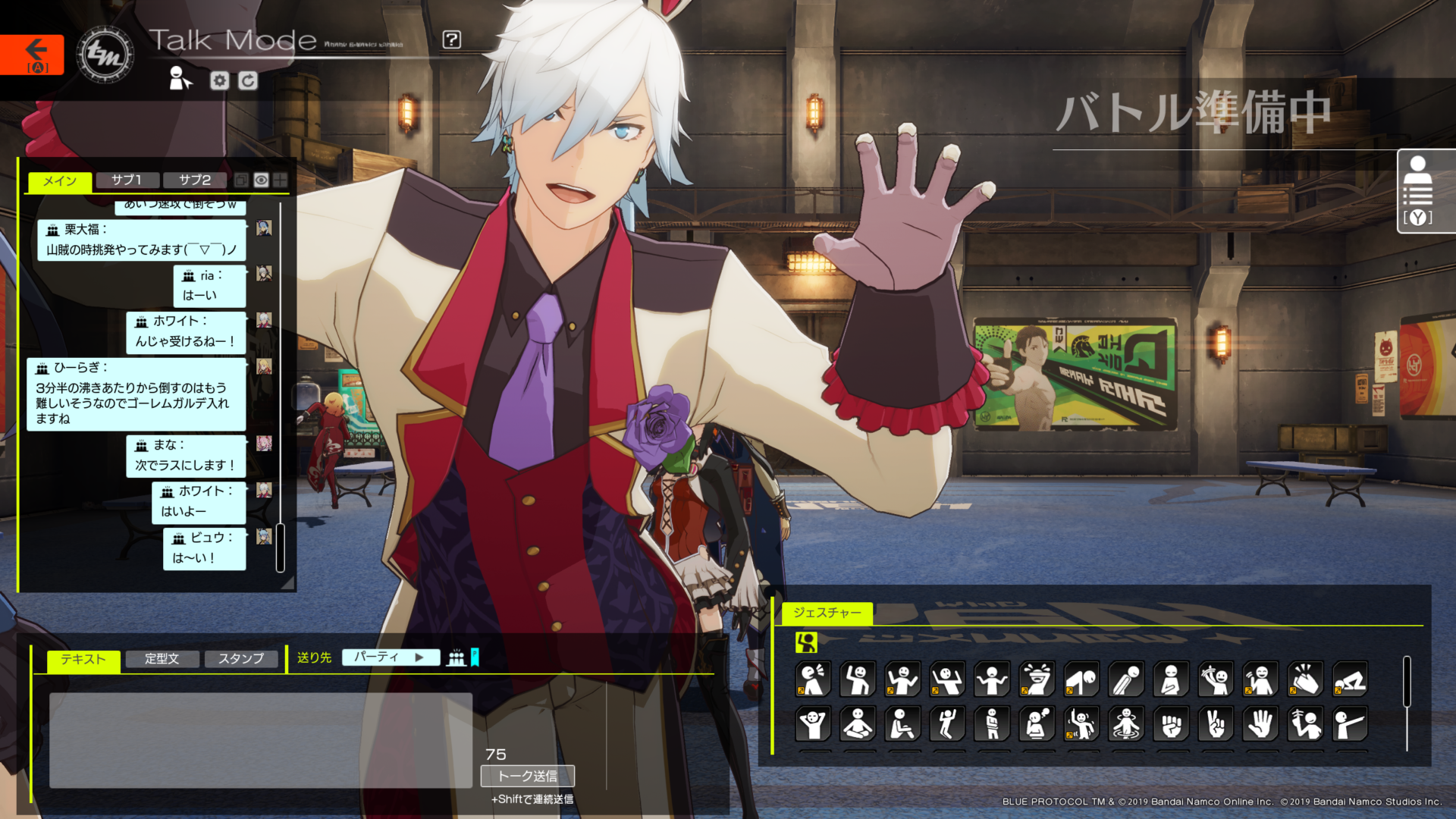Switch to the サブ1 chat tab
This screenshot has width=1456, height=819.
click(x=127, y=180)
